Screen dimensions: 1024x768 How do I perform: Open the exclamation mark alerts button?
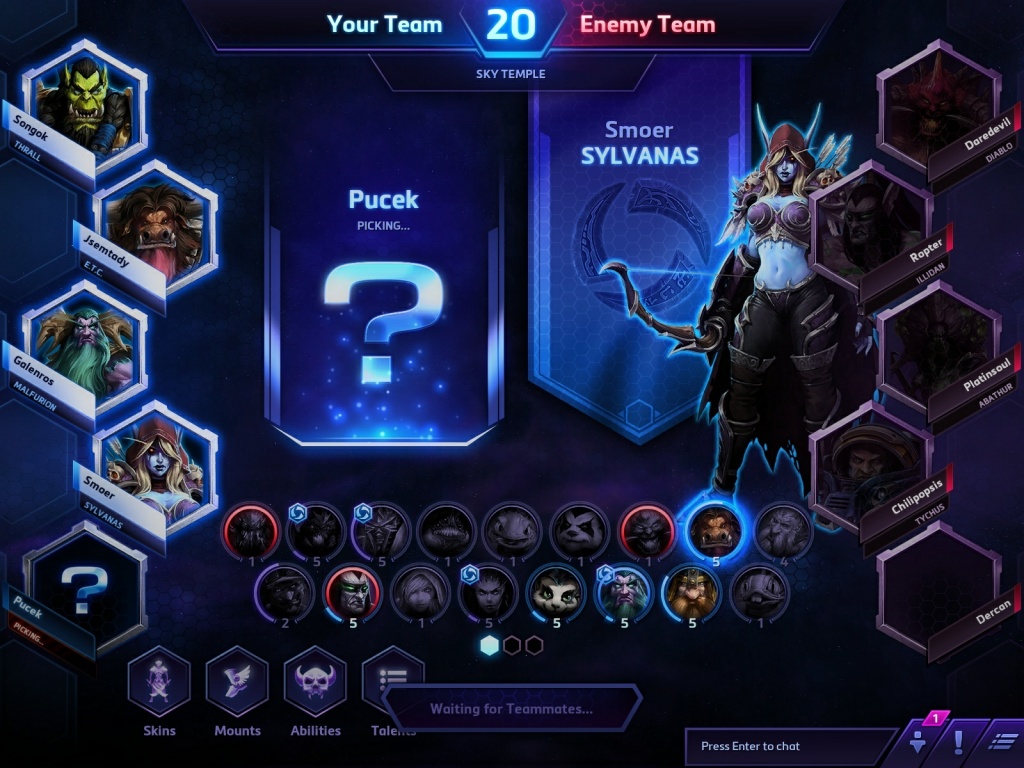tap(957, 743)
